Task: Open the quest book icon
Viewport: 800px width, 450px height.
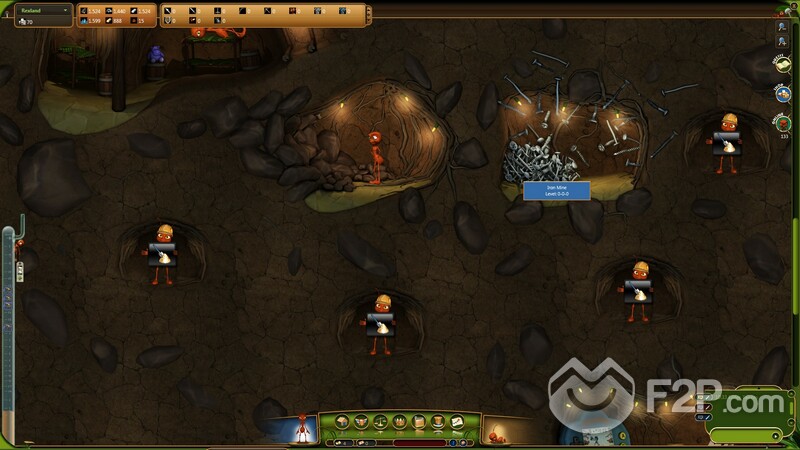Action: tap(783, 64)
